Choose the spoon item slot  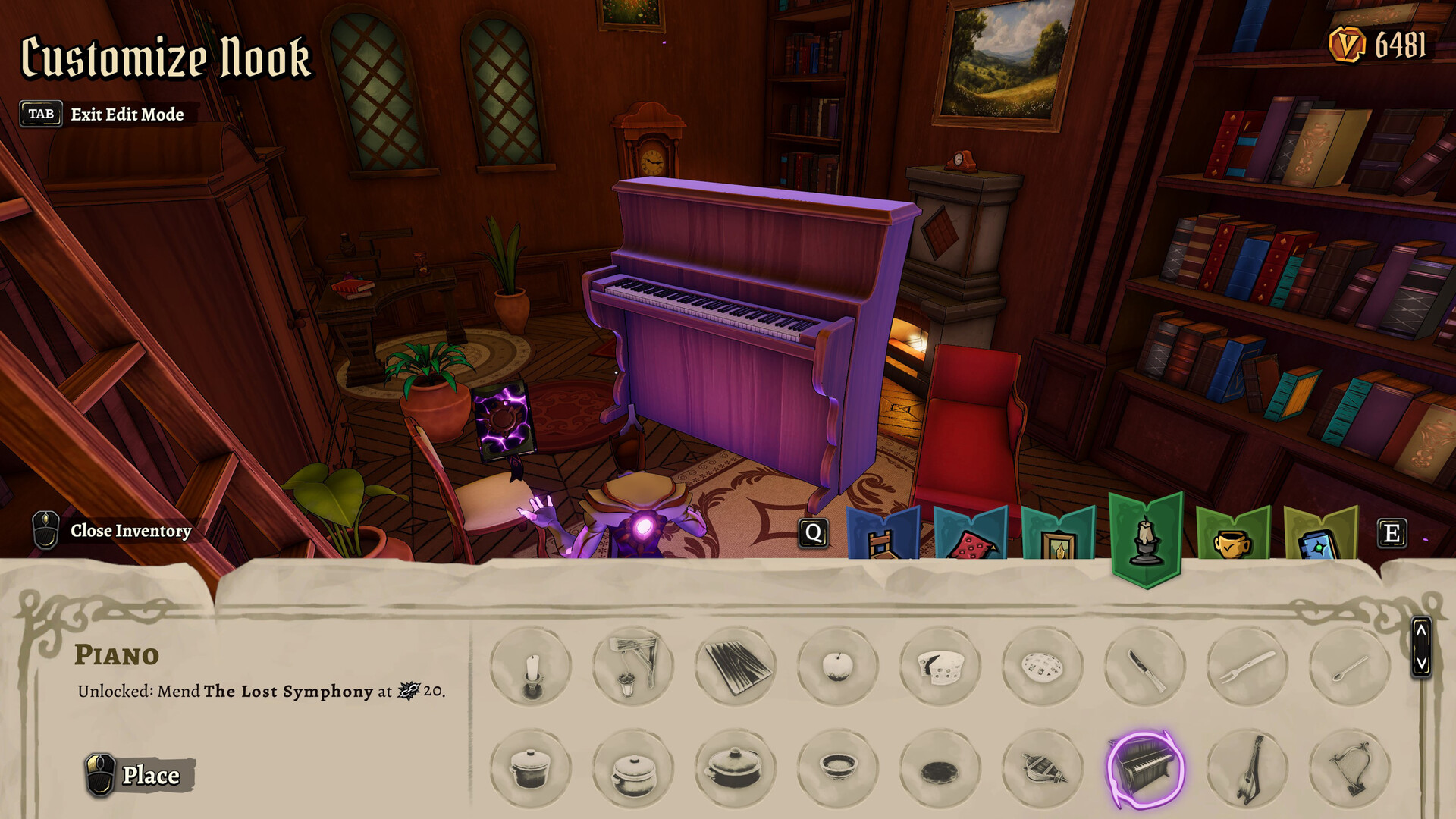click(x=1350, y=667)
